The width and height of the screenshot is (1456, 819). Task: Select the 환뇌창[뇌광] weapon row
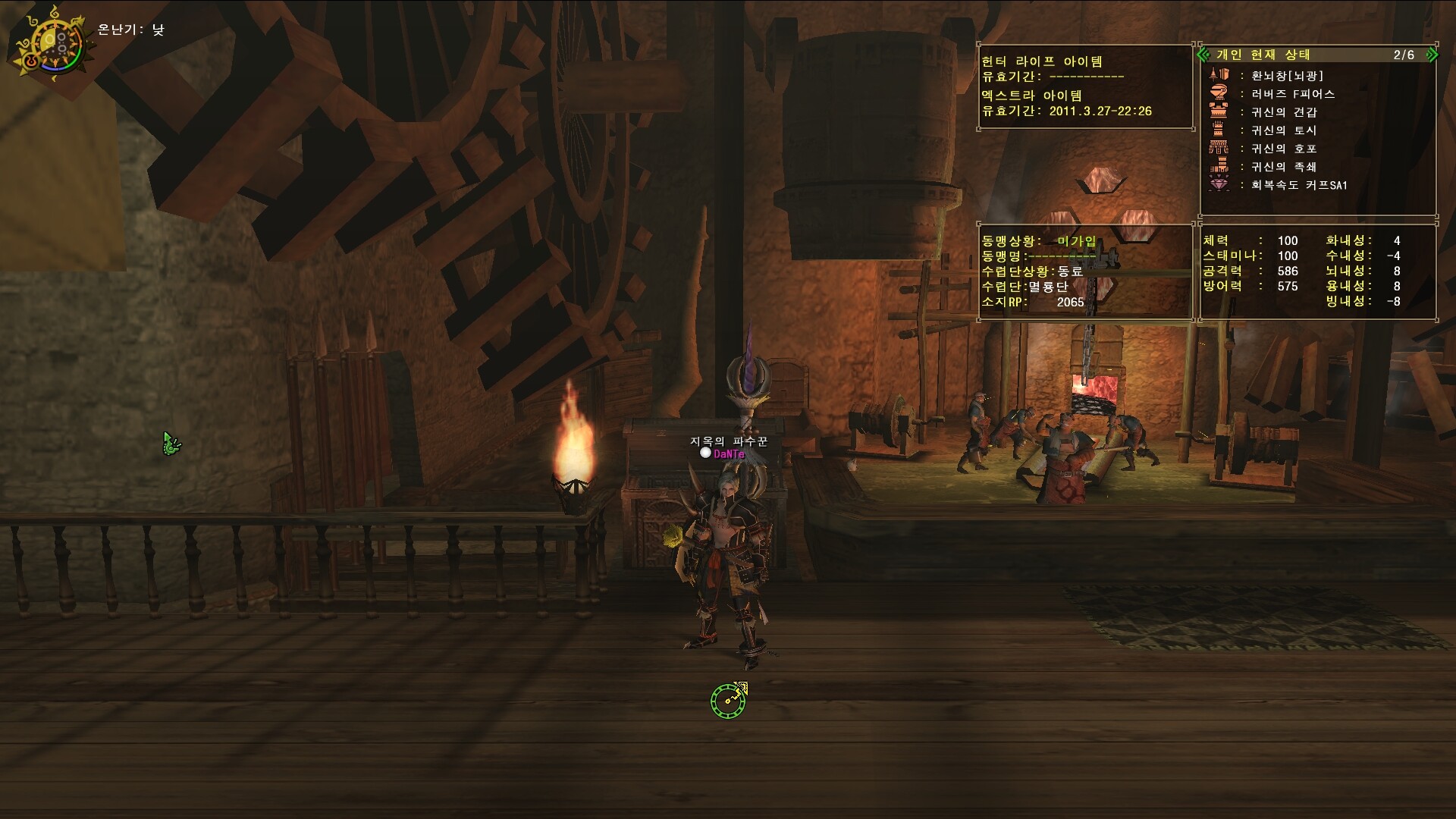(x=1286, y=76)
